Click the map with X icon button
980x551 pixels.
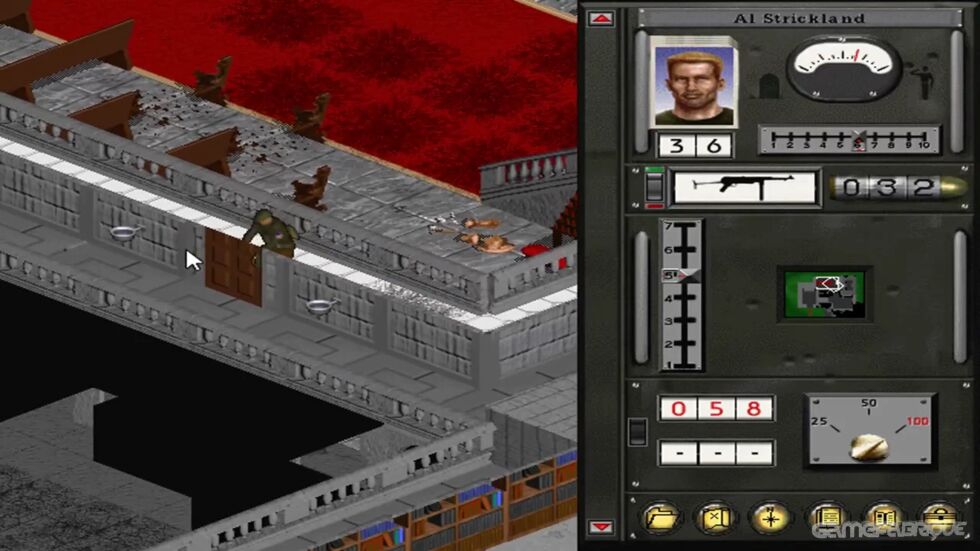pyautogui.click(x=715, y=517)
